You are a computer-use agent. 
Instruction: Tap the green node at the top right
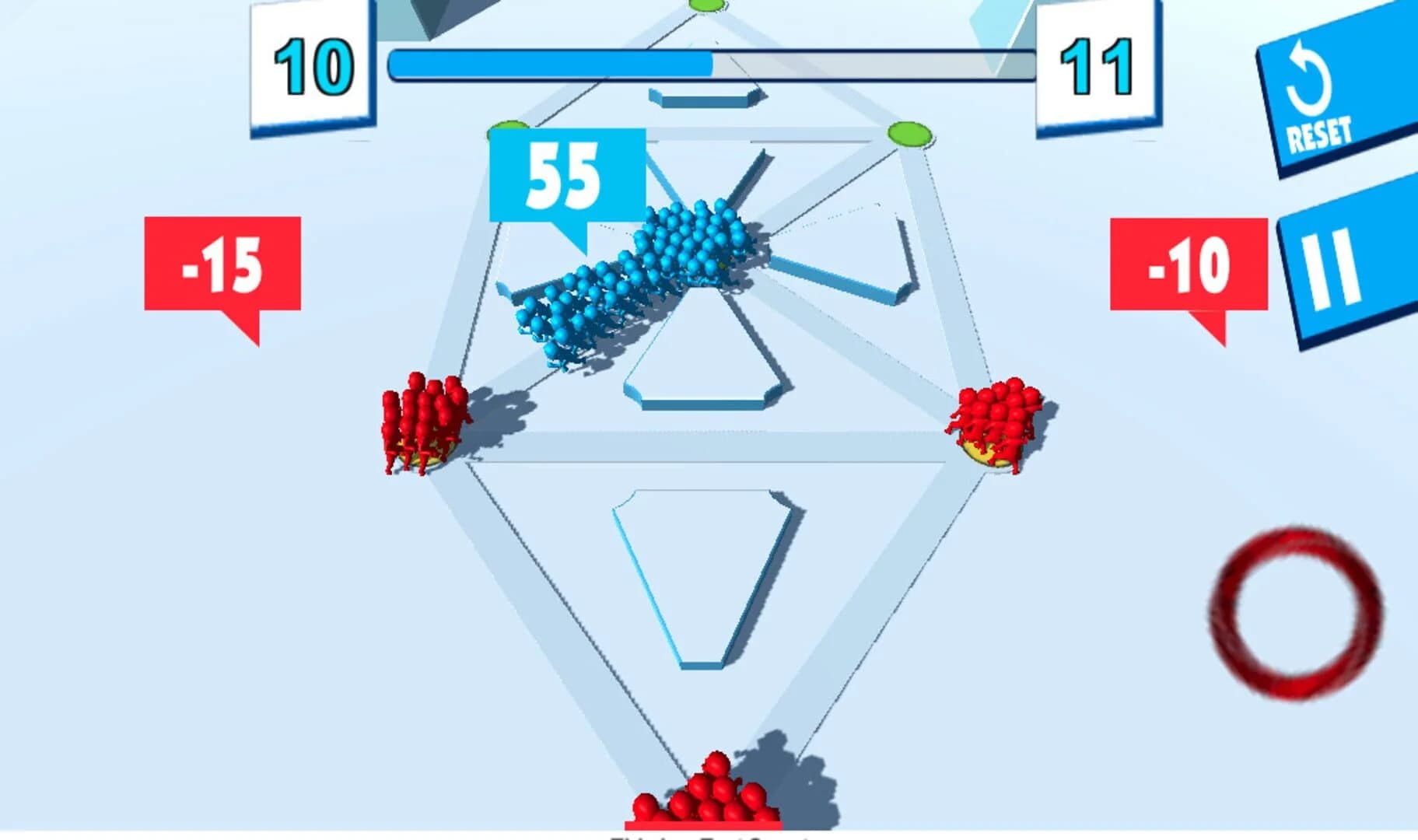click(x=910, y=134)
